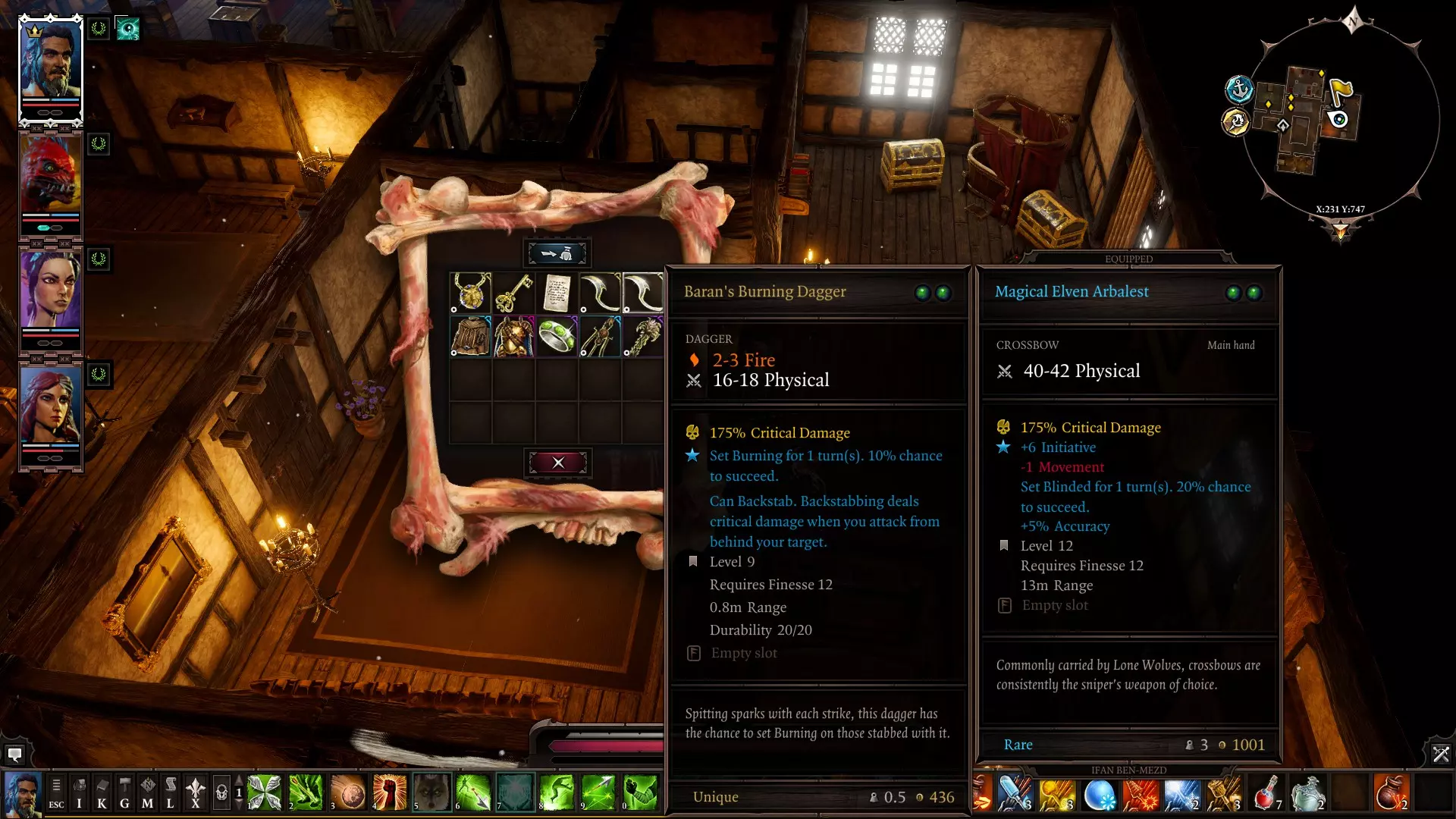Grab the parchment note from loot
This screenshot has height=819, width=1456.
click(x=557, y=293)
